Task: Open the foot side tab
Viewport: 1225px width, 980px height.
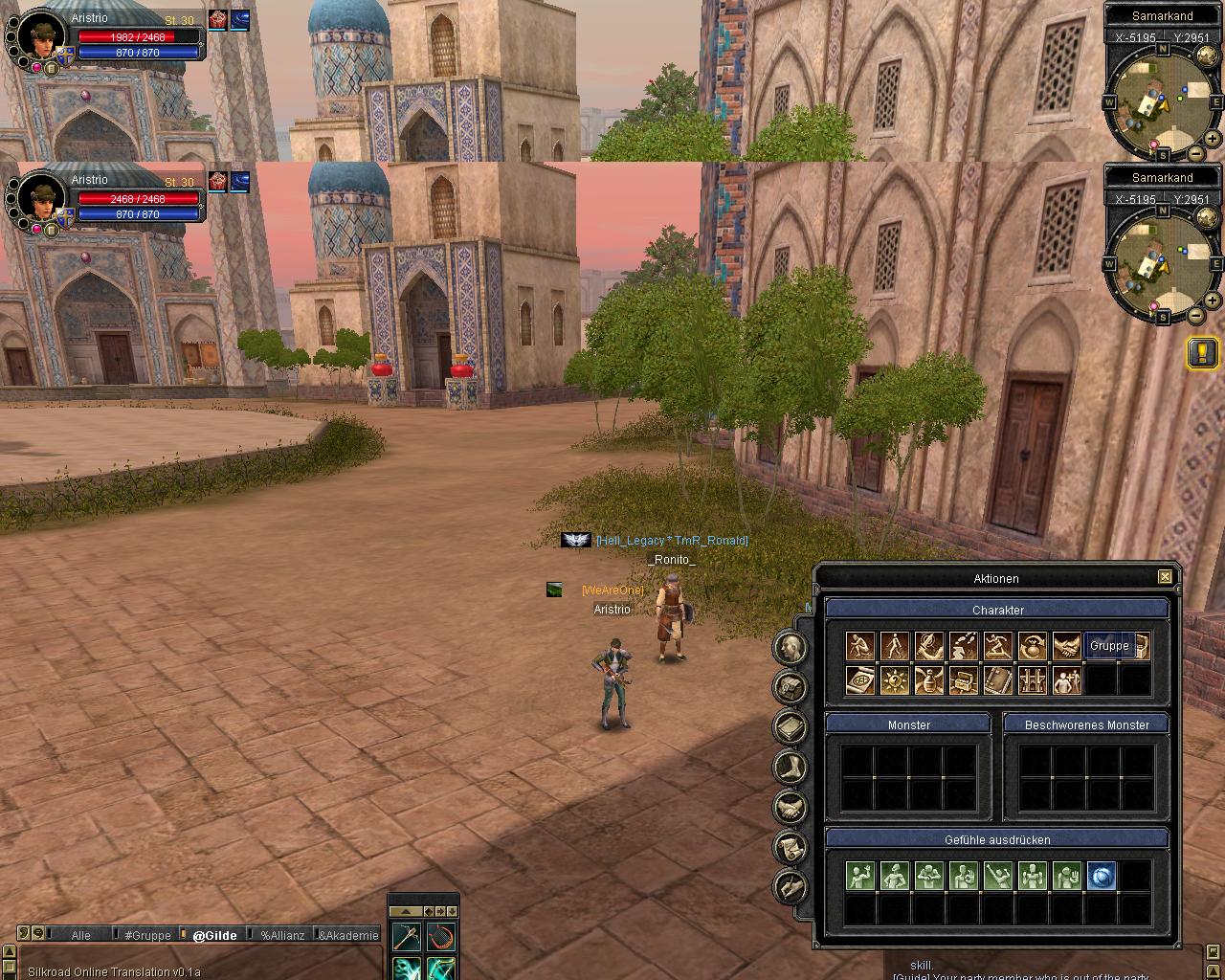Action: (x=791, y=767)
